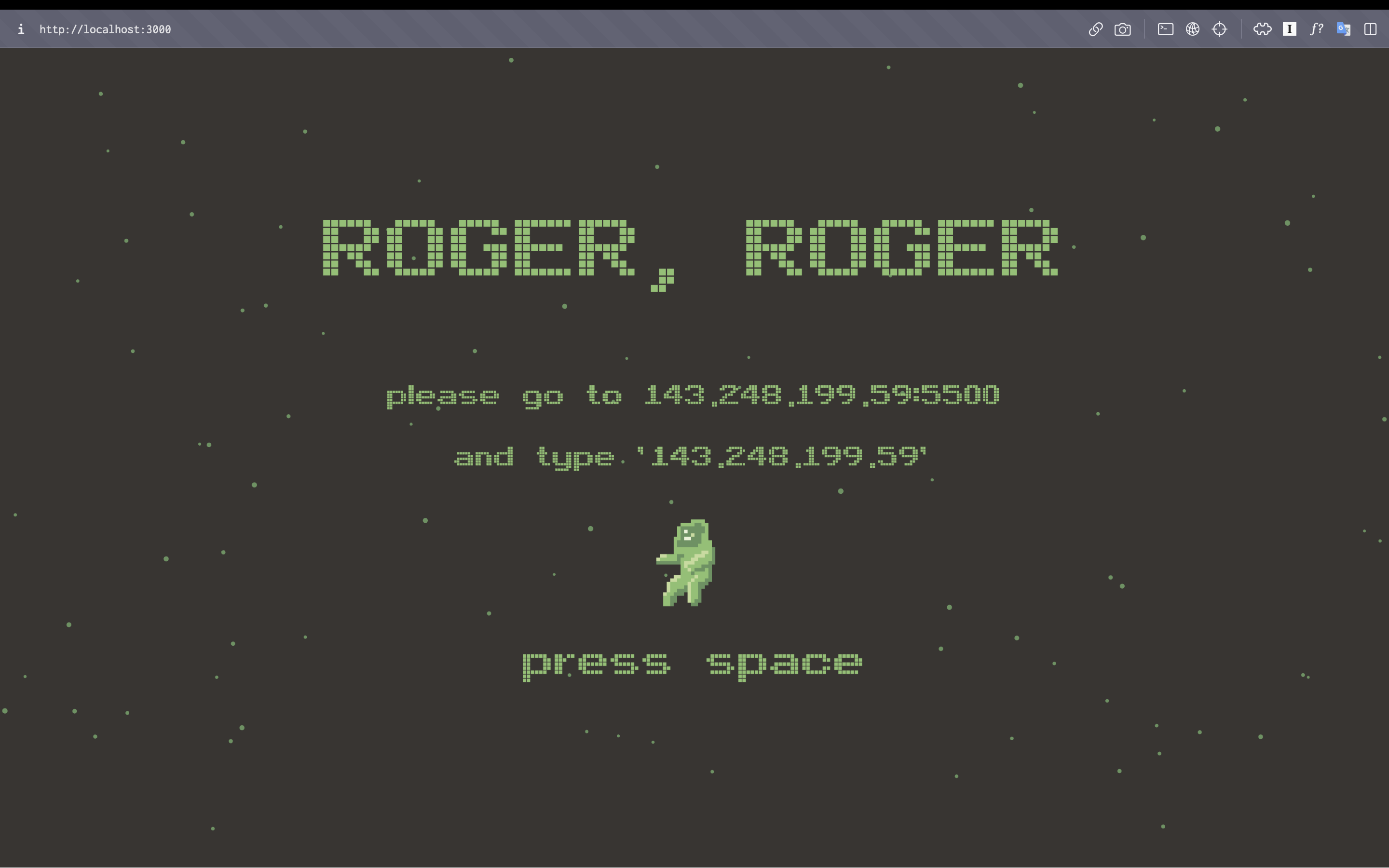1389x868 pixels.
Task: Select the localhost:3000 address bar
Action: point(105,29)
